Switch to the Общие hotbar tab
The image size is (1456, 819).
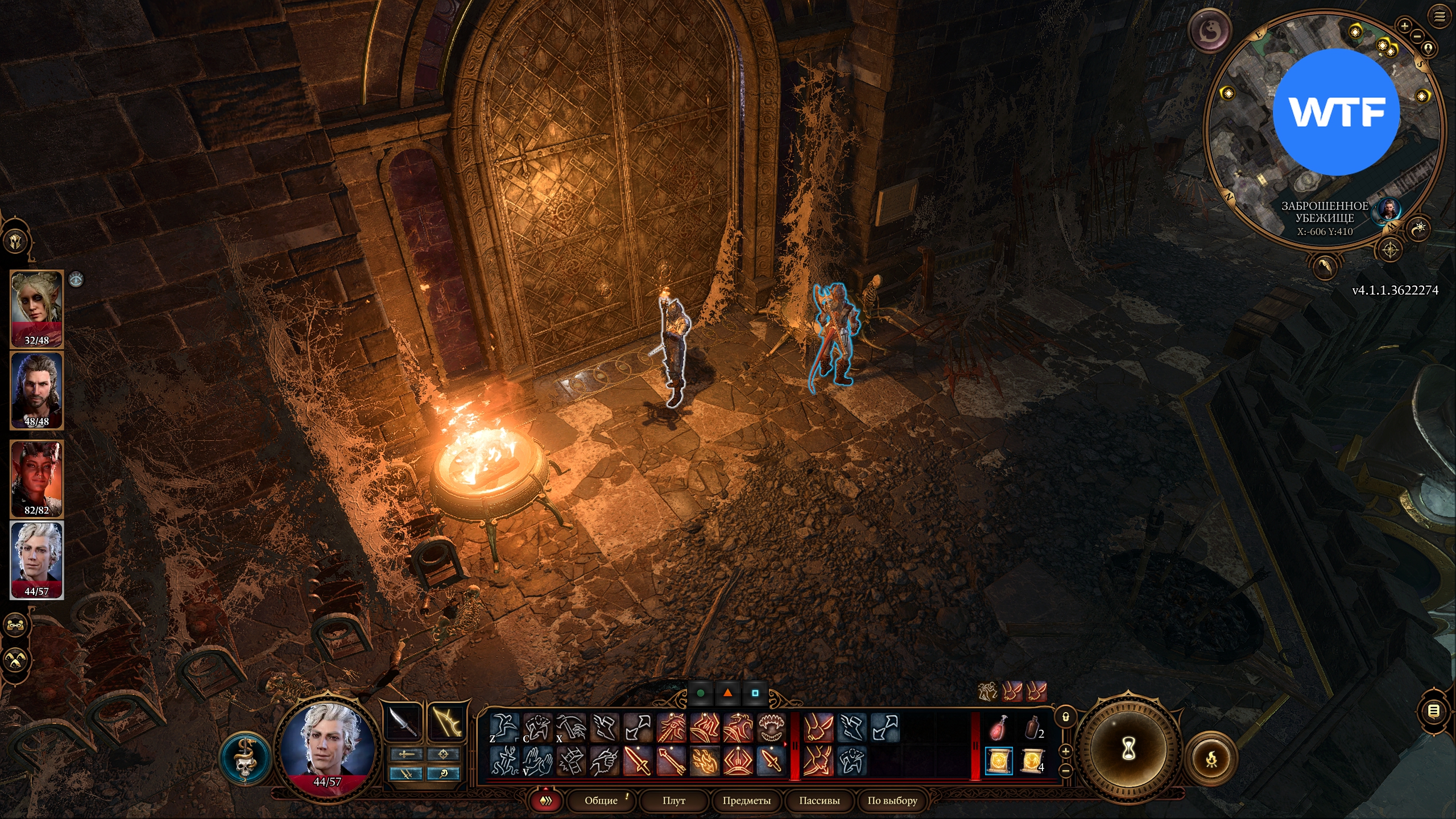point(601,800)
